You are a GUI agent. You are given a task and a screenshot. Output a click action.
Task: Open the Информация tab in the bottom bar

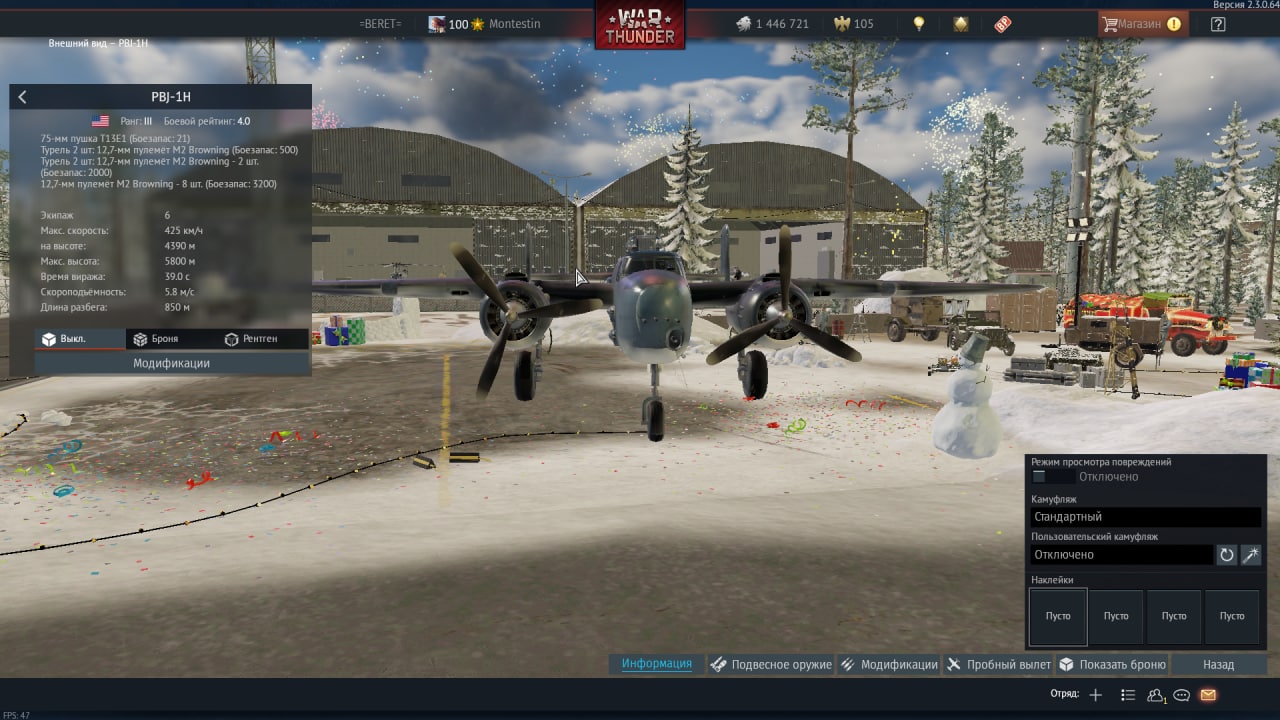coord(656,664)
